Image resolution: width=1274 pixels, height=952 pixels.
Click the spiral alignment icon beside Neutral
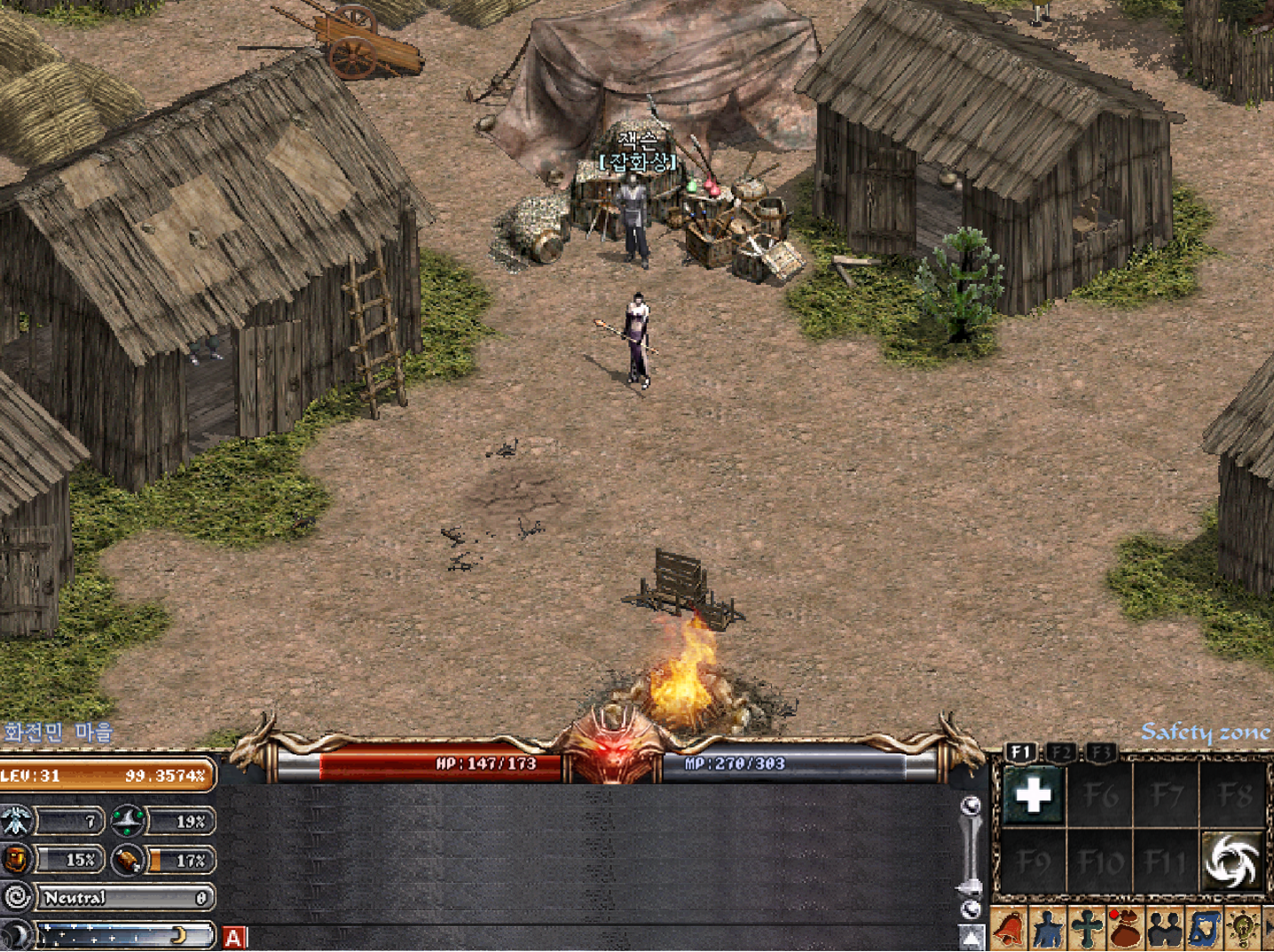[x=17, y=898]
